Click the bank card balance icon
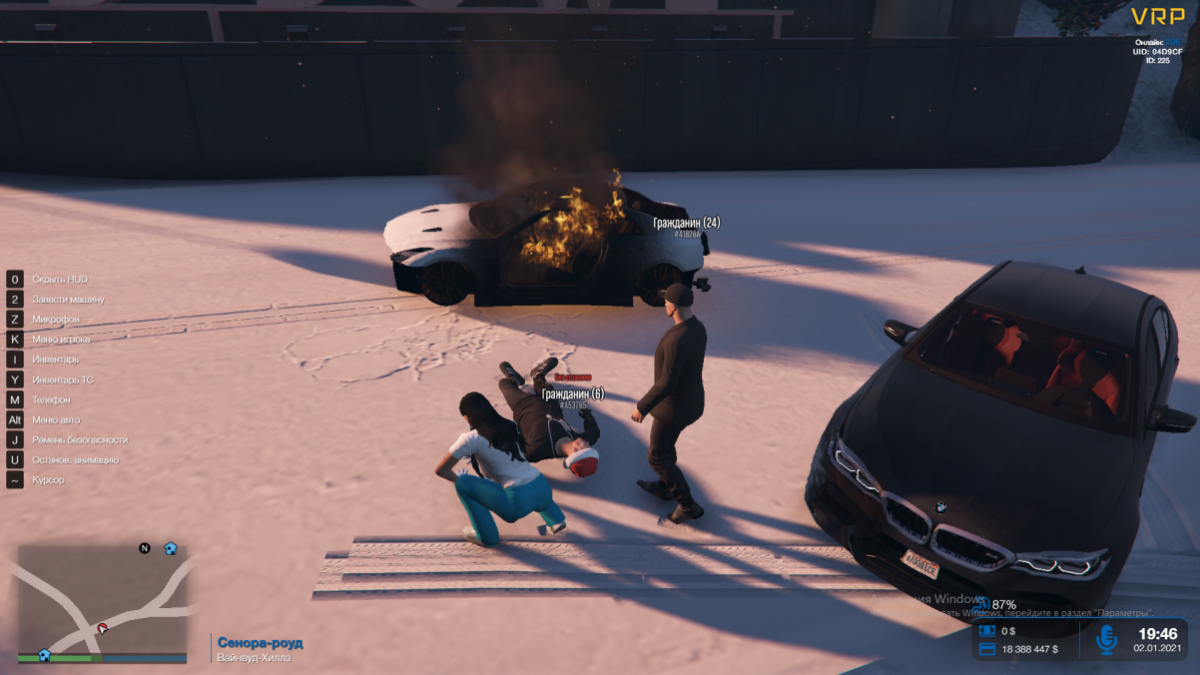This screenshot has width=1200, height=675. coord(986,650)
